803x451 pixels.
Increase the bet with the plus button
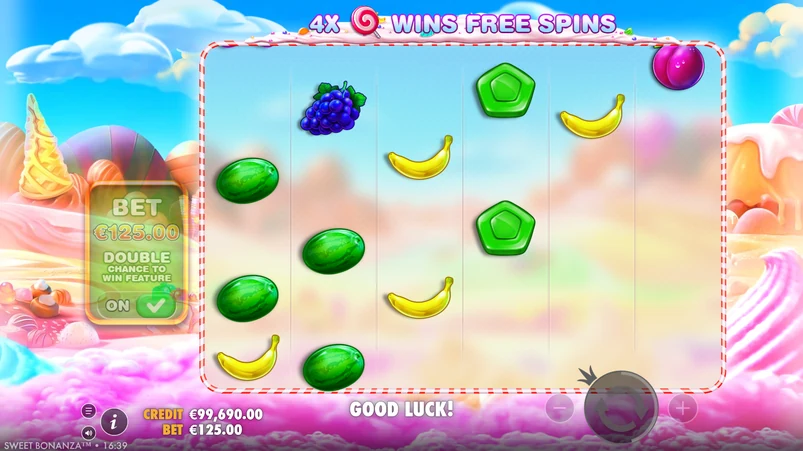pos(682,408)
